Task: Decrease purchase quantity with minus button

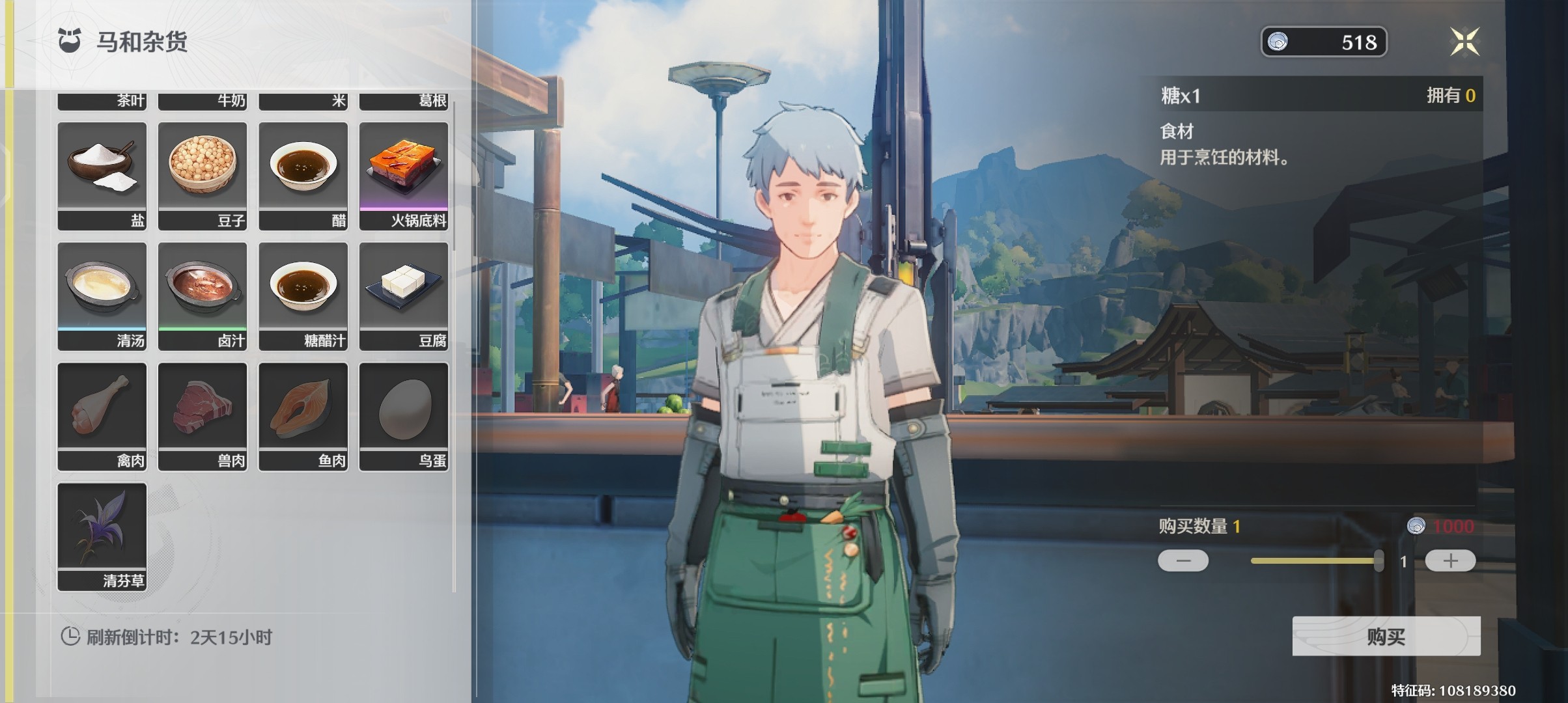Action: [1183, 560]
